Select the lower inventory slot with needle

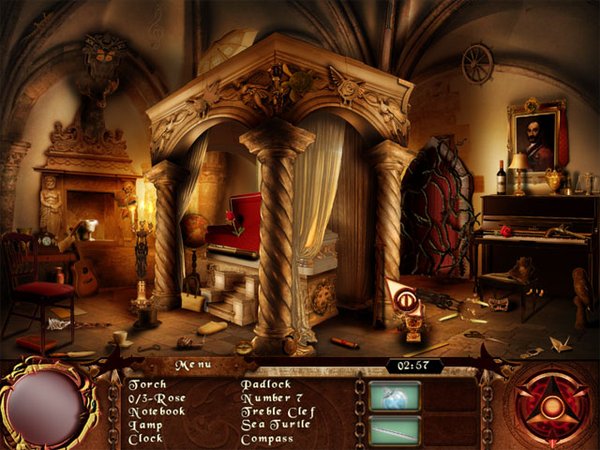pyautogui.click(x=394, y=430)
